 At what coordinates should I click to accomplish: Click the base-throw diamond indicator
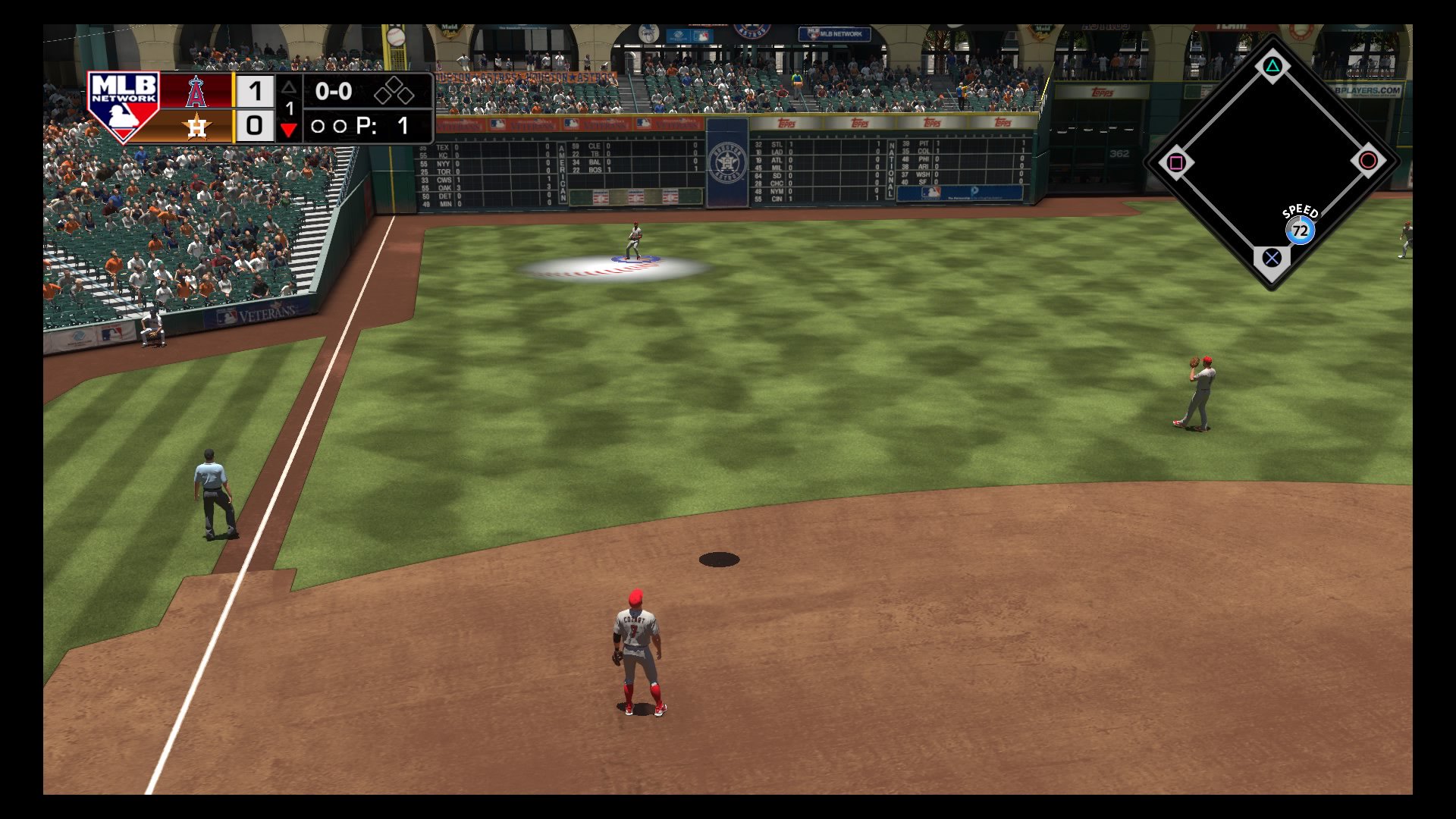1272,162
